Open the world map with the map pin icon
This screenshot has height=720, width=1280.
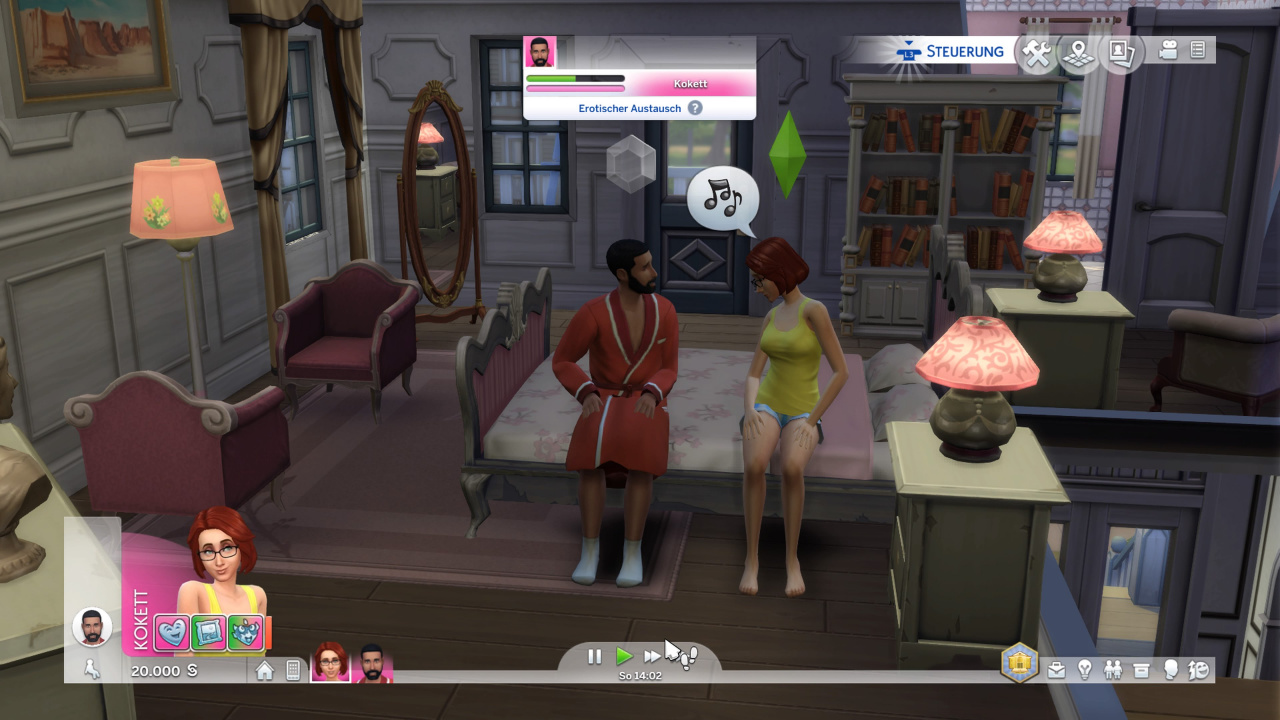coord(1080,54)
